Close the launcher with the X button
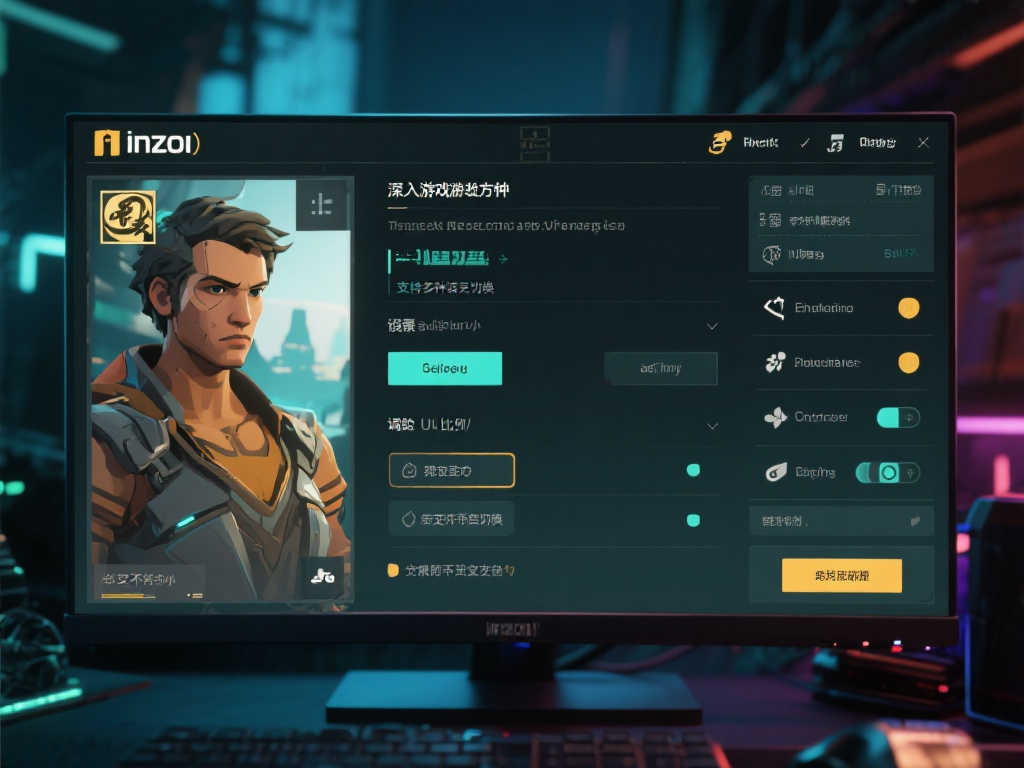This screenshot has width=1024, height=768. pyautogui.click(x=923, y=143)
